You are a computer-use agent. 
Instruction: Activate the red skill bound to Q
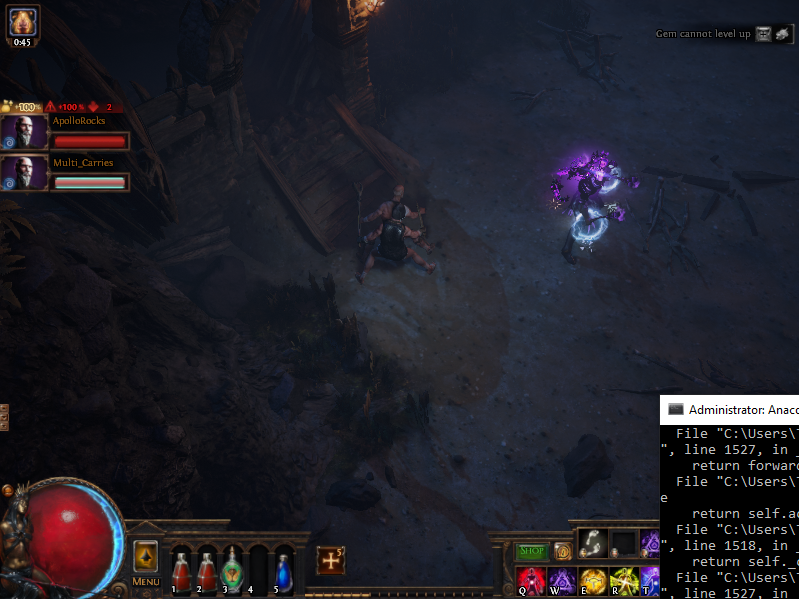[531, 580]
